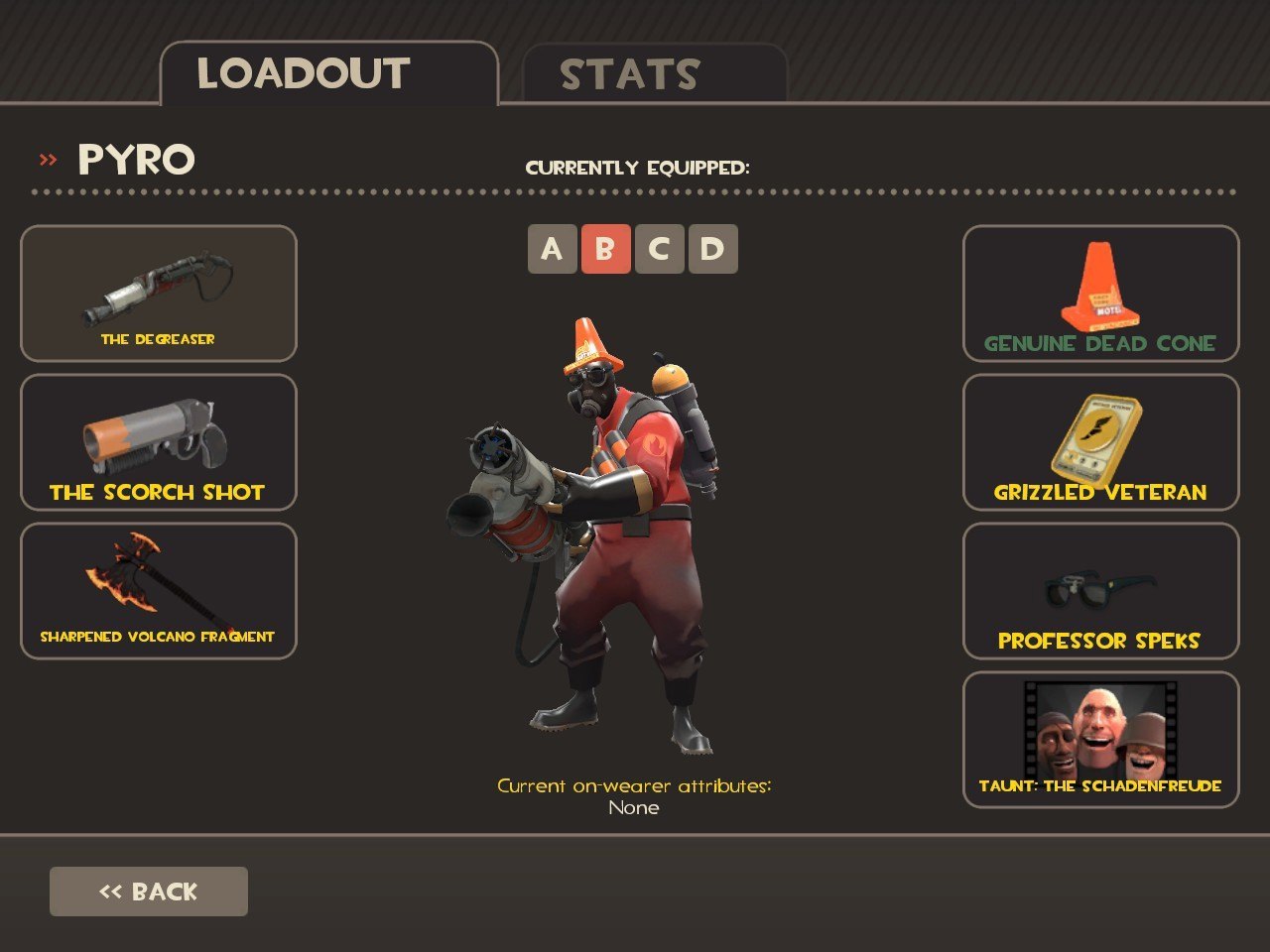Viewport: 1270px width, 952px height.
Task: Change the Schadenfreude taunt slot
Action: pos(1100,740)
